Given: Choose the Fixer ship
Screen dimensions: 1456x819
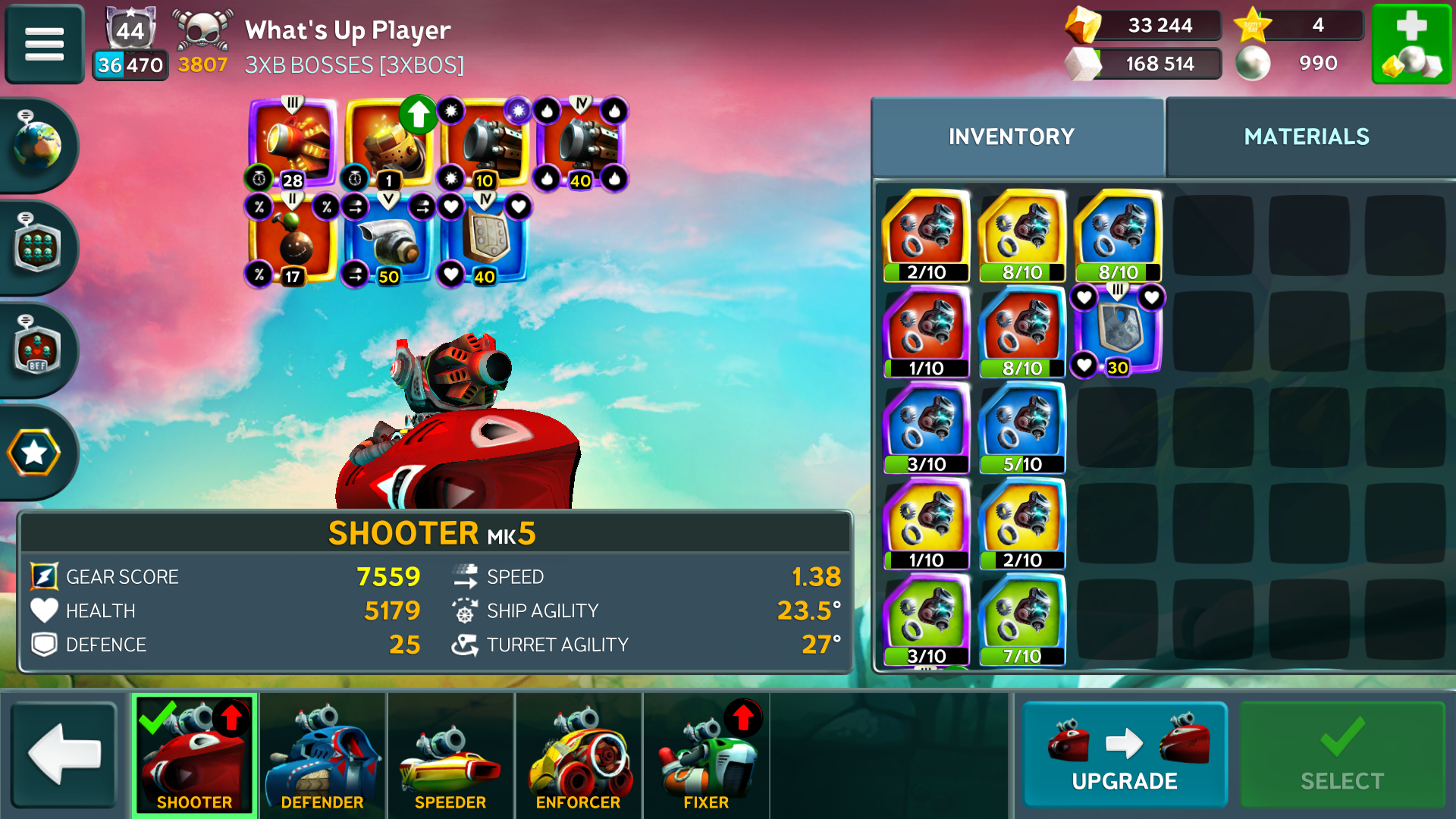Looking at the screenshot, I should pos(706,755).
